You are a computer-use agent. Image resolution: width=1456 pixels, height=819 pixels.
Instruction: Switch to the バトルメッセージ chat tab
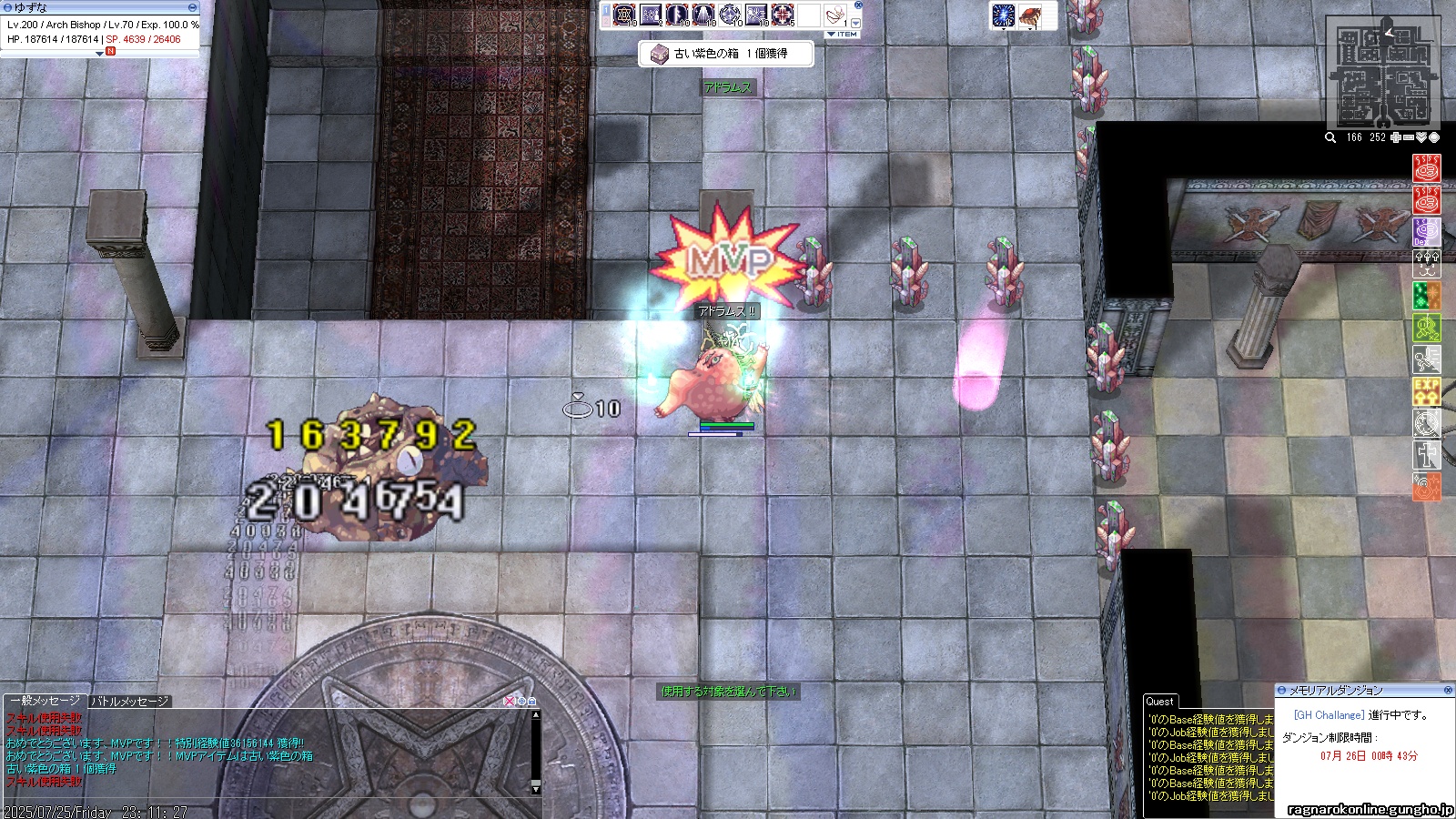[130, 702]
